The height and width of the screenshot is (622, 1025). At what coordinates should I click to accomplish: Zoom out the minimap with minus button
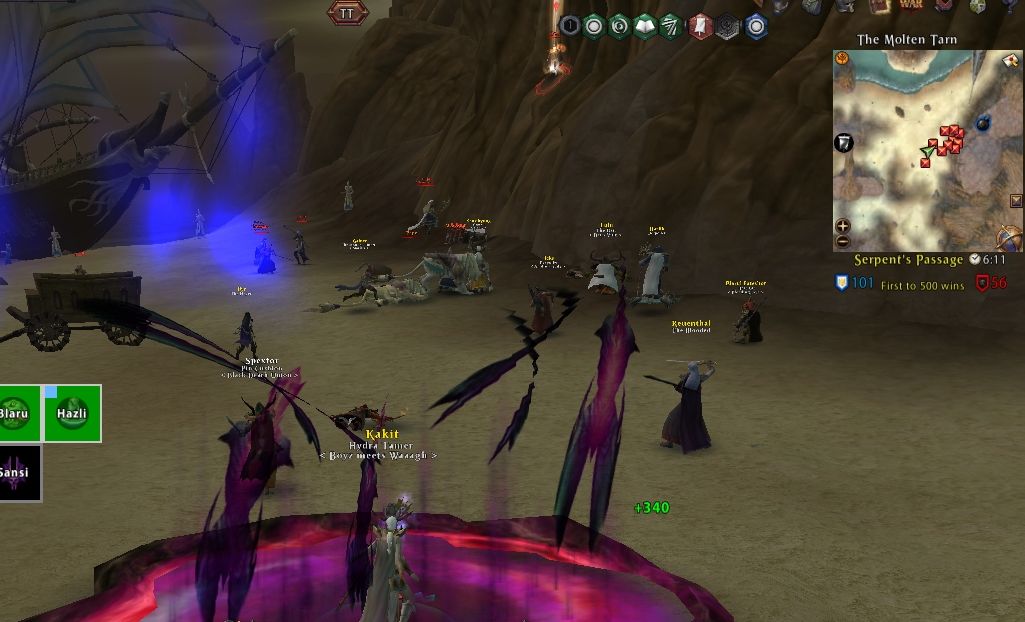point(842,241)
